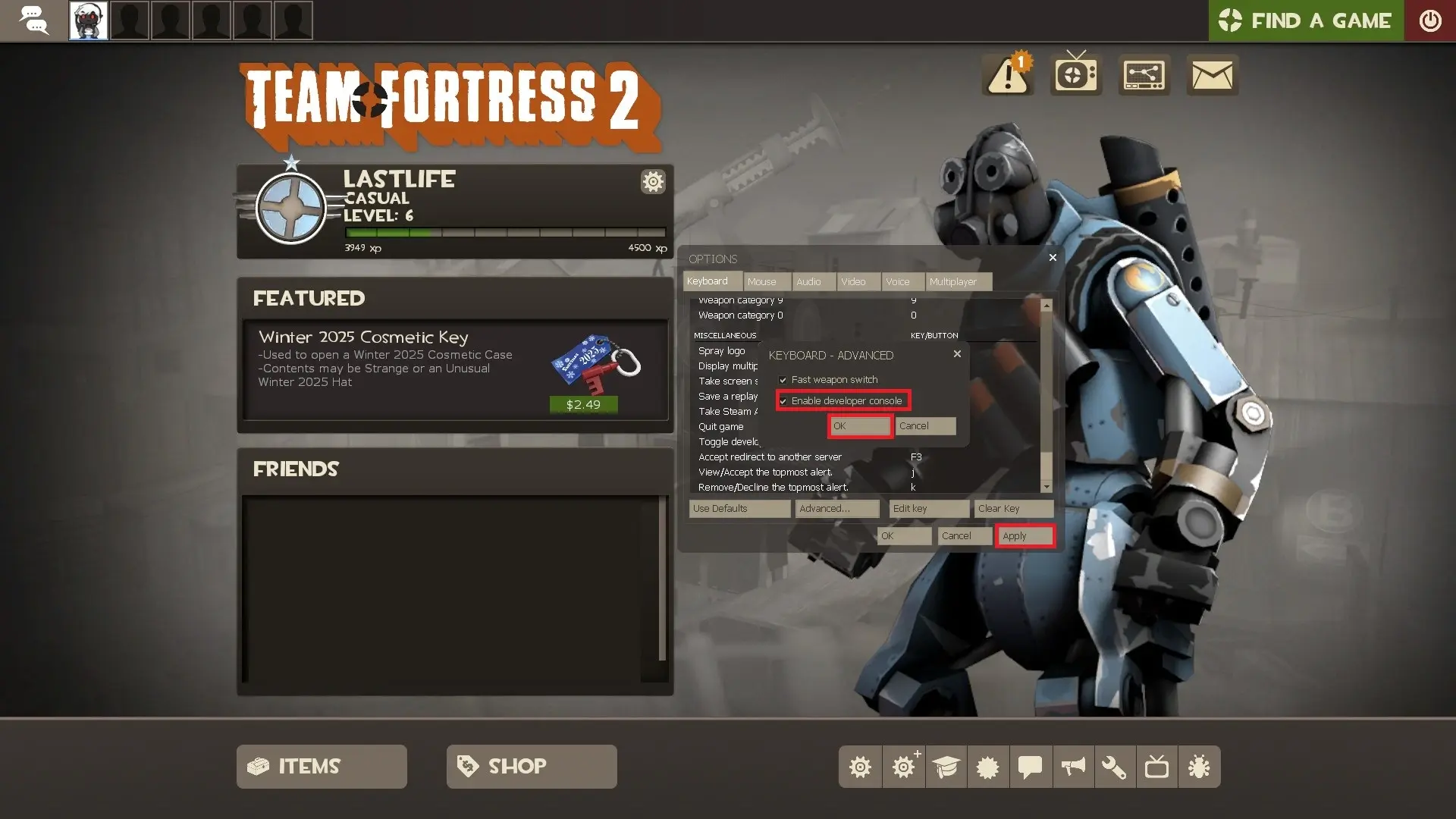Confirm the Keyboard Advanced dialog with OK
Viewport: 1456px width, 819px height.
tap(859, 426)
